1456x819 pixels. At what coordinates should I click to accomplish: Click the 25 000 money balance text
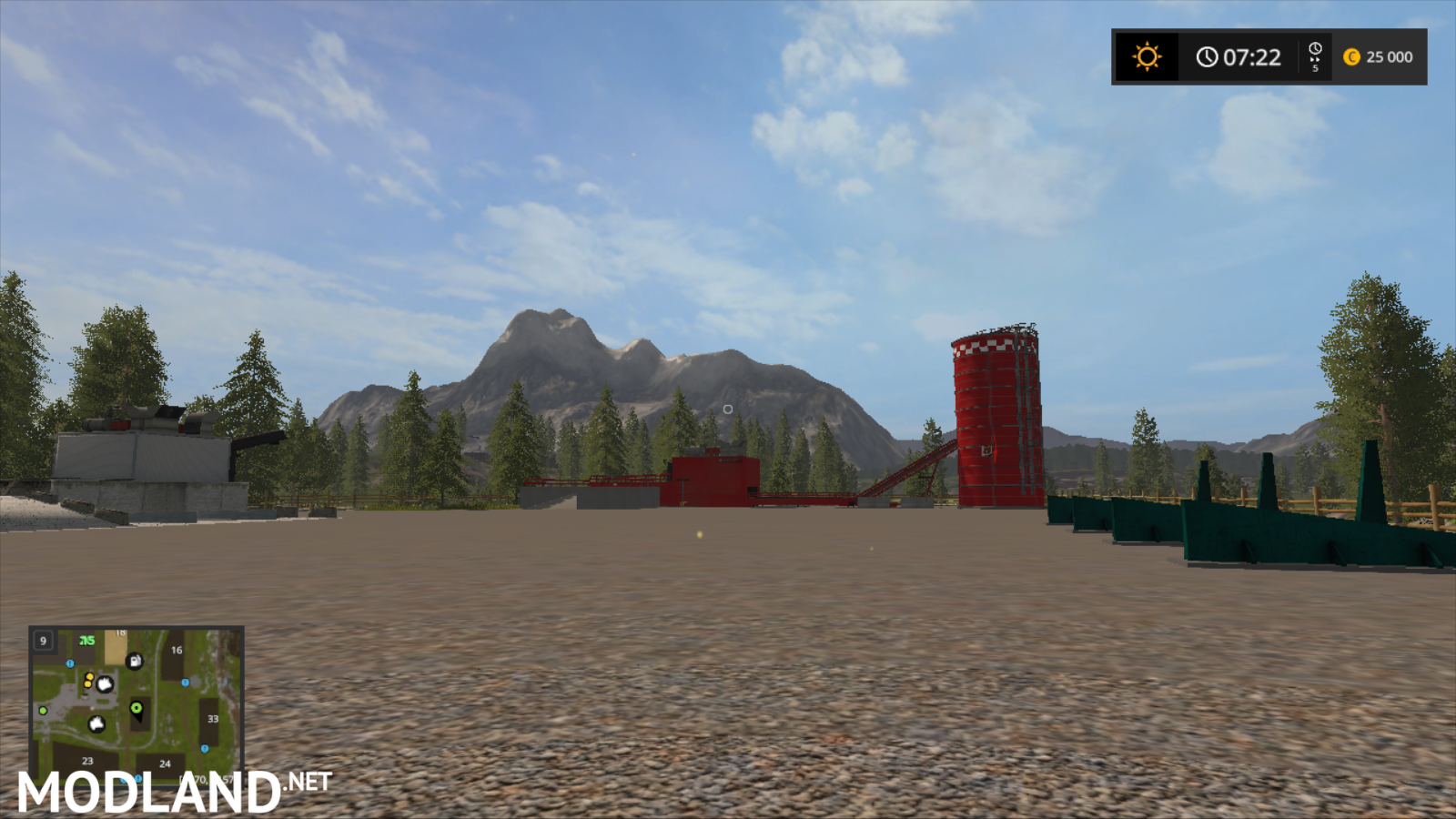1390,57
